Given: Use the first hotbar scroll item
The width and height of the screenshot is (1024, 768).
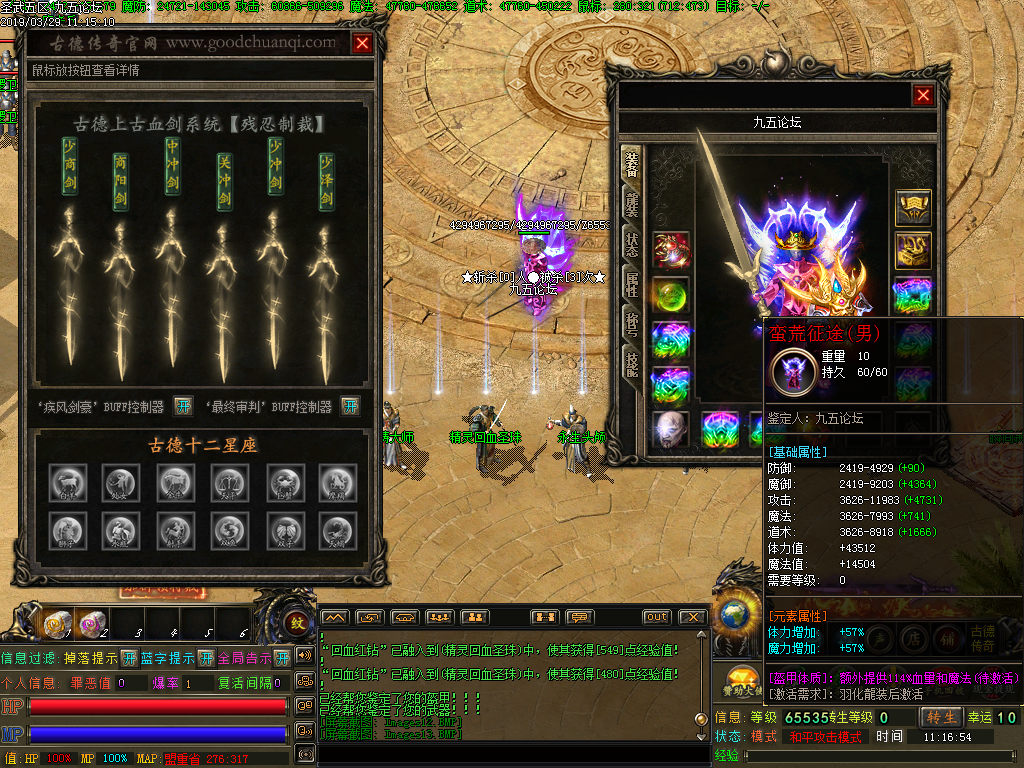Looking at the screenshot, I should point(58,625).
